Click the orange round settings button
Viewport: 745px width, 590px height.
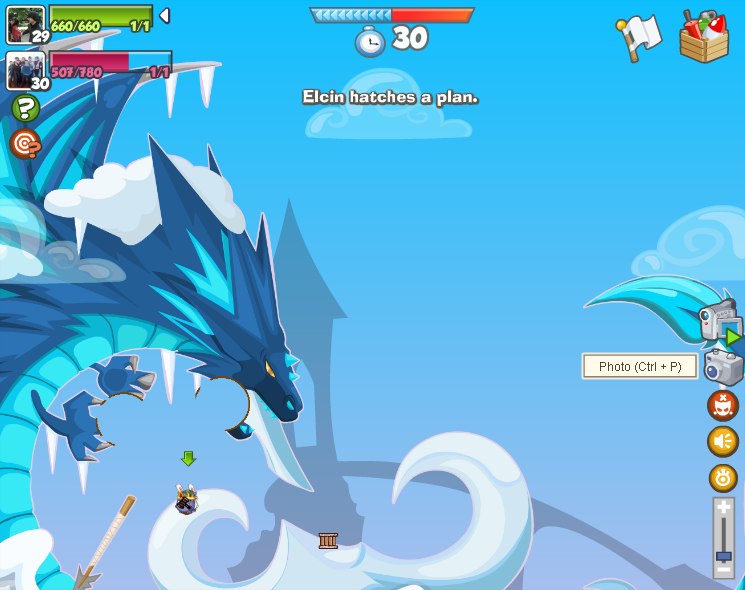722,477
